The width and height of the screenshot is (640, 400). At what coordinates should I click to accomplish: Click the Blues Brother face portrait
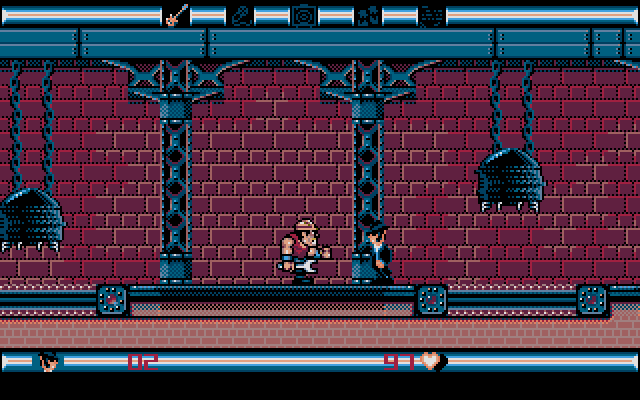50,361
